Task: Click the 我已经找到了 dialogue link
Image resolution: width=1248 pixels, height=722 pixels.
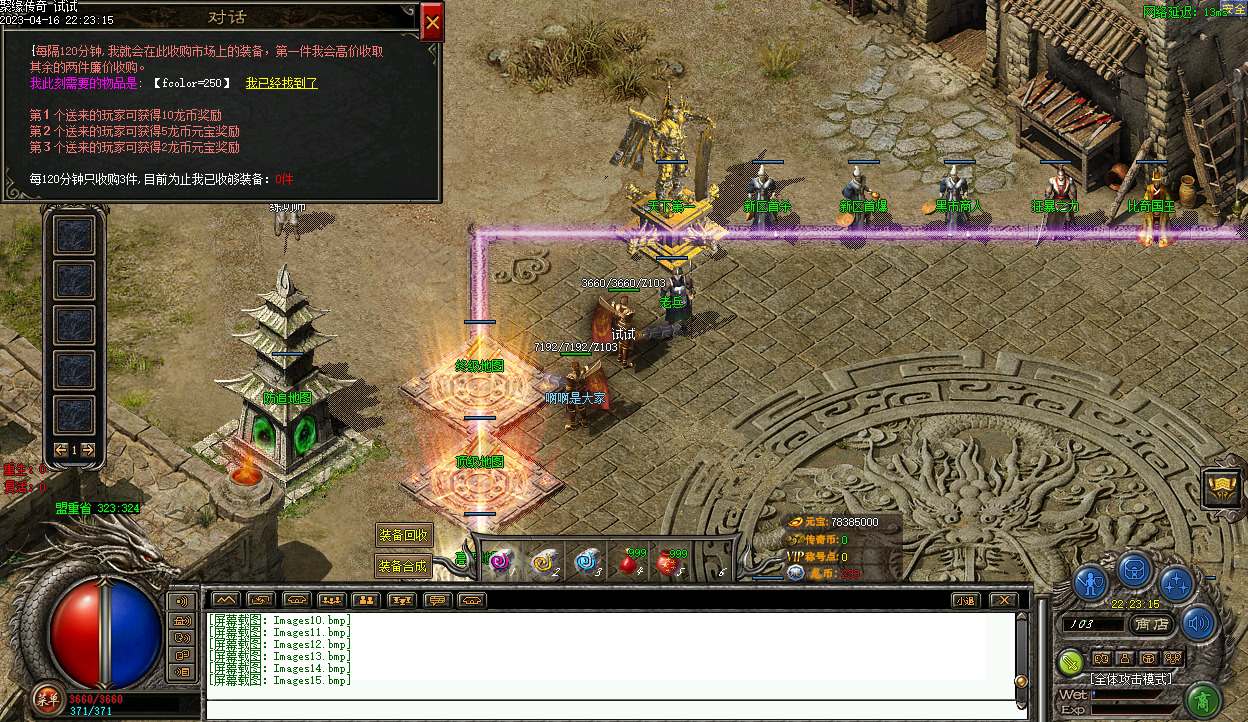Action: (x=281, y=83)
